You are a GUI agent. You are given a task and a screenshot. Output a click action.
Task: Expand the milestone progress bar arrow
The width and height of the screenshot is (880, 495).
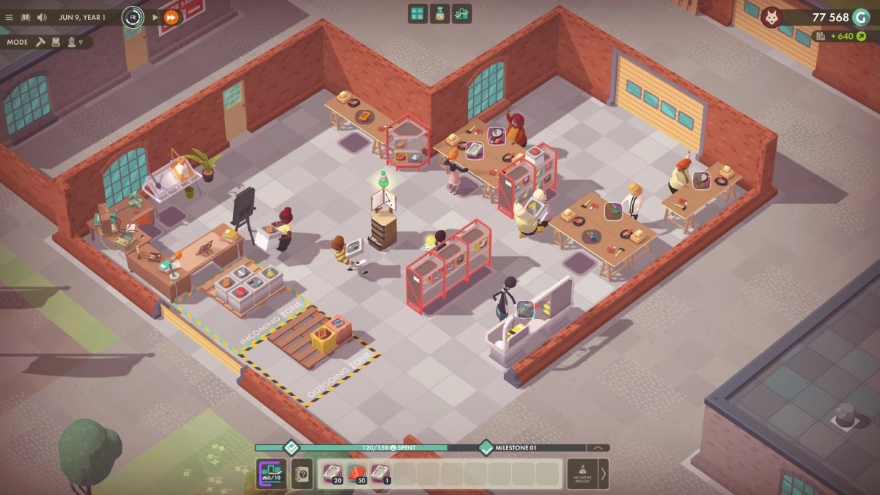(598, 448)
